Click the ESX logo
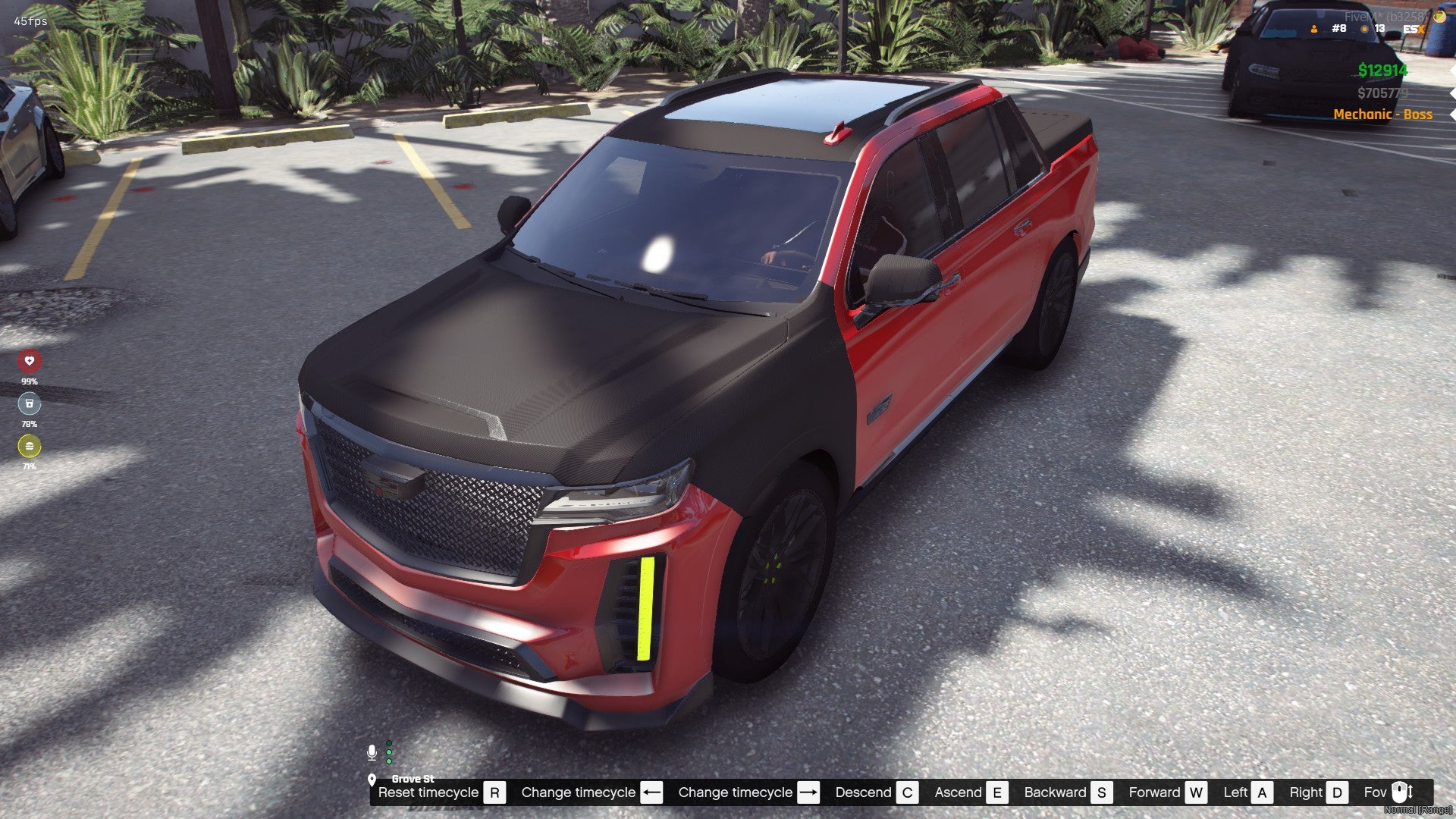This screenshot has width=1456, height=819. [1413, 29]
